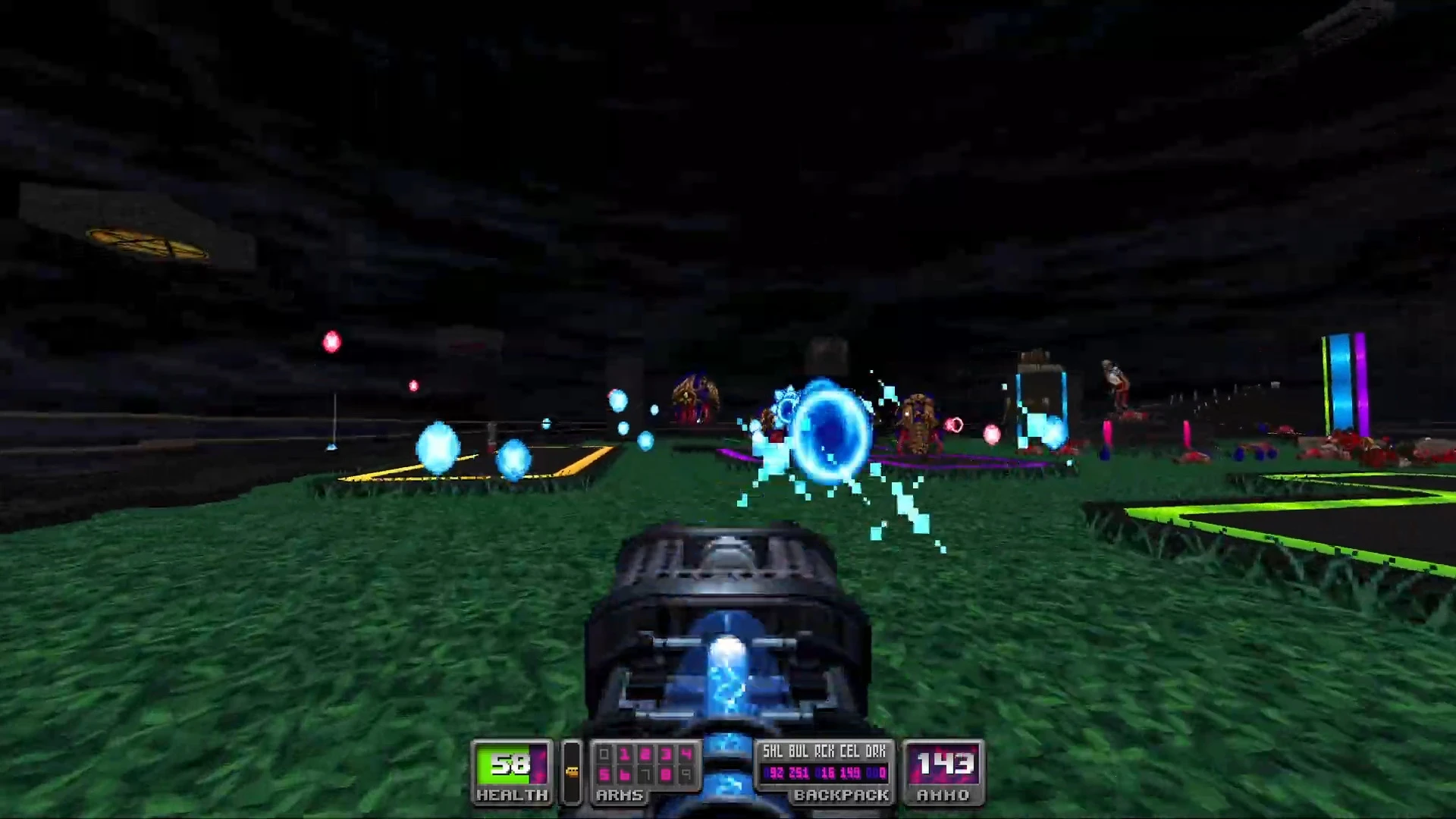Click the green HEALTH bar showing 58

507,764
